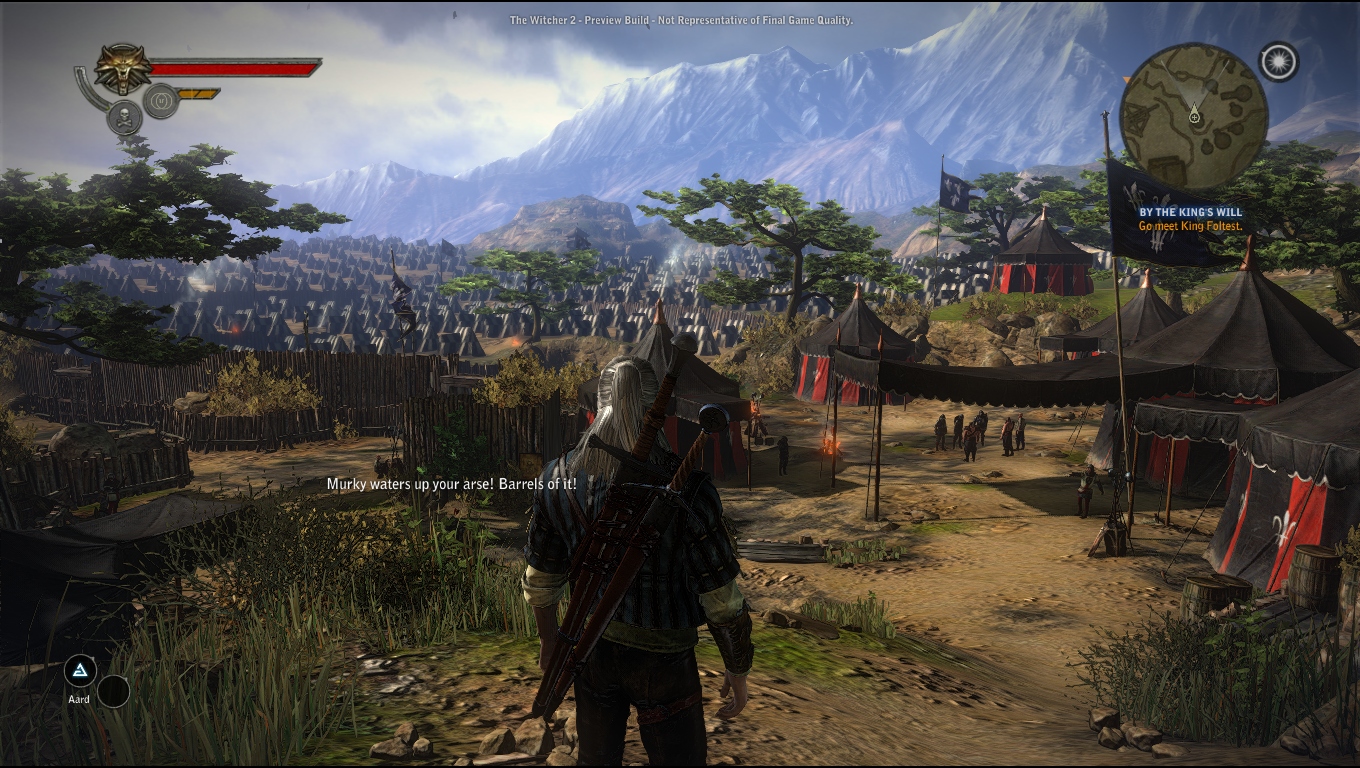Click the wolf medallion emblem

click(x=122, y=67)
